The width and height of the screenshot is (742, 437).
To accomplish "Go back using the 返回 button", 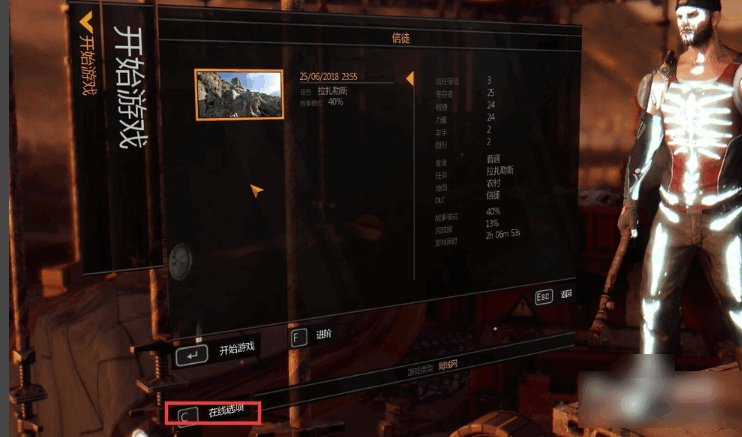I will (553, 297).
